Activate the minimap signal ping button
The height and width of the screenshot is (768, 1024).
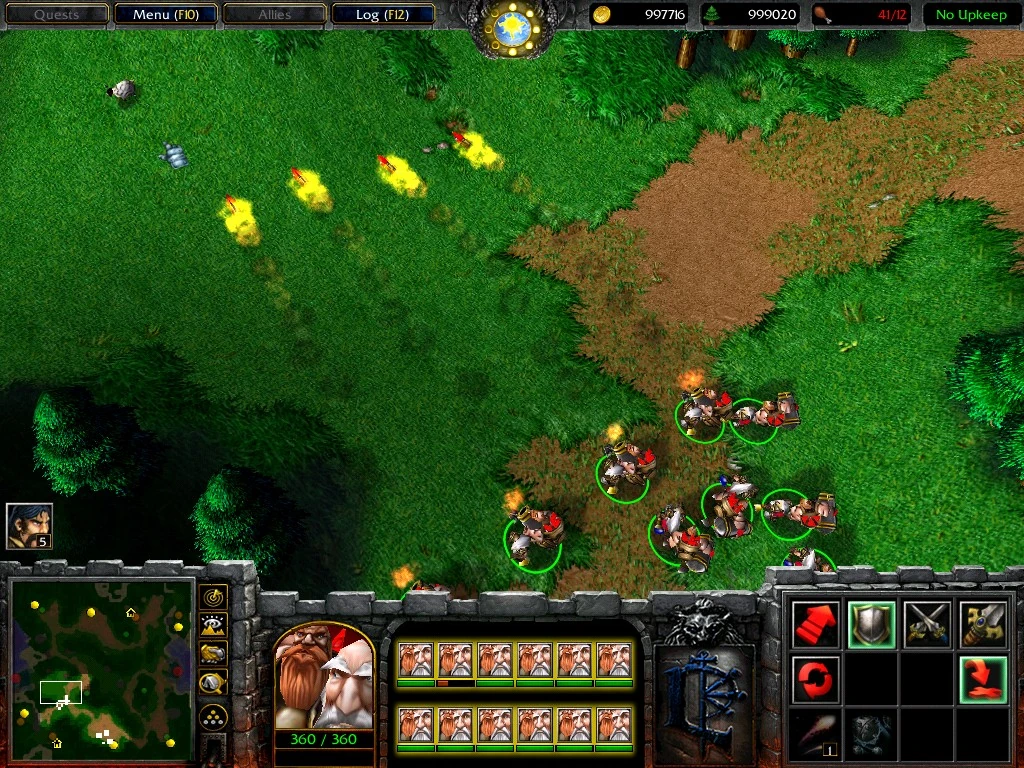[x=213, y=597]
